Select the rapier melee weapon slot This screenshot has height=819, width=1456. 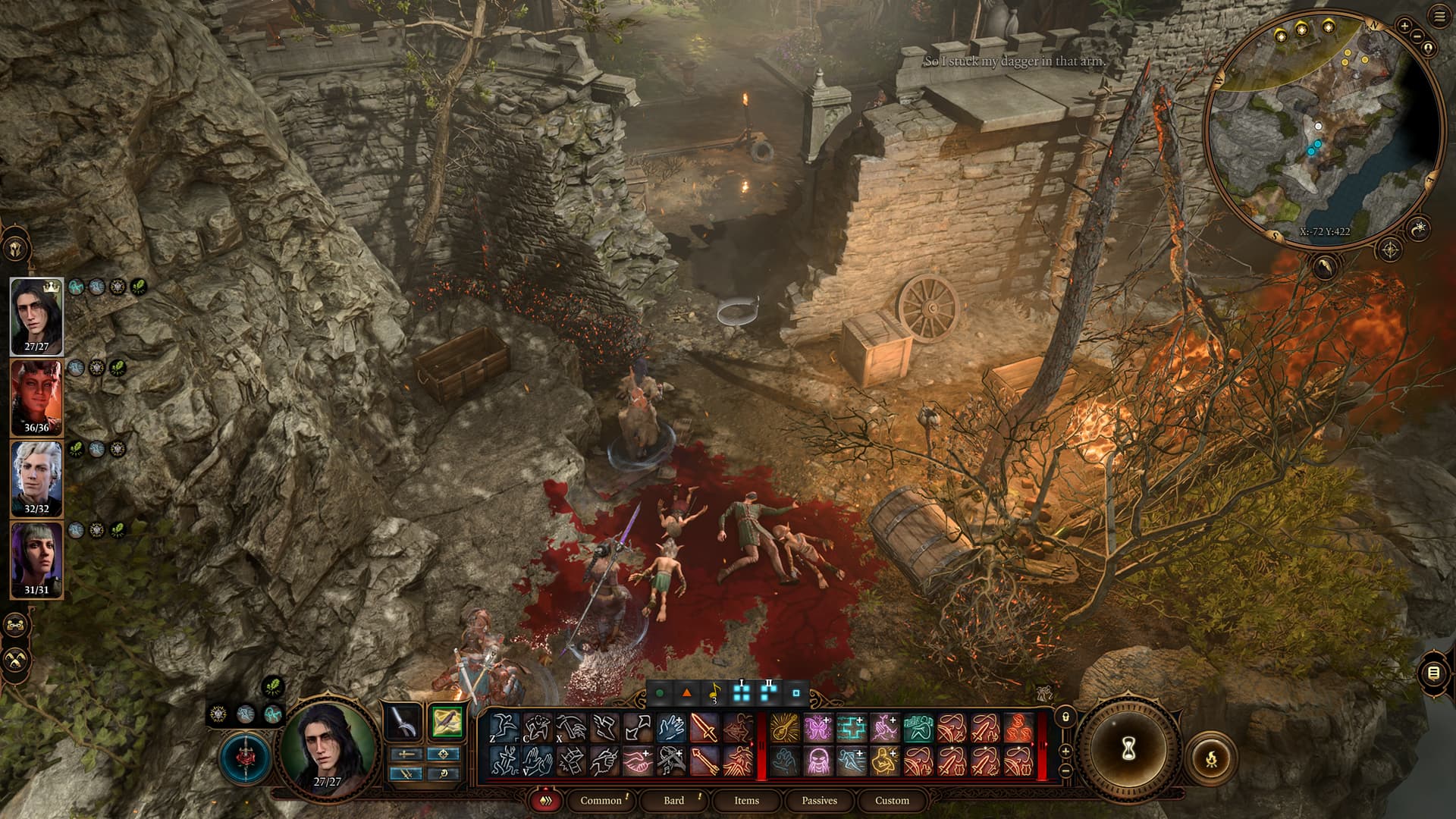point(403,722)
